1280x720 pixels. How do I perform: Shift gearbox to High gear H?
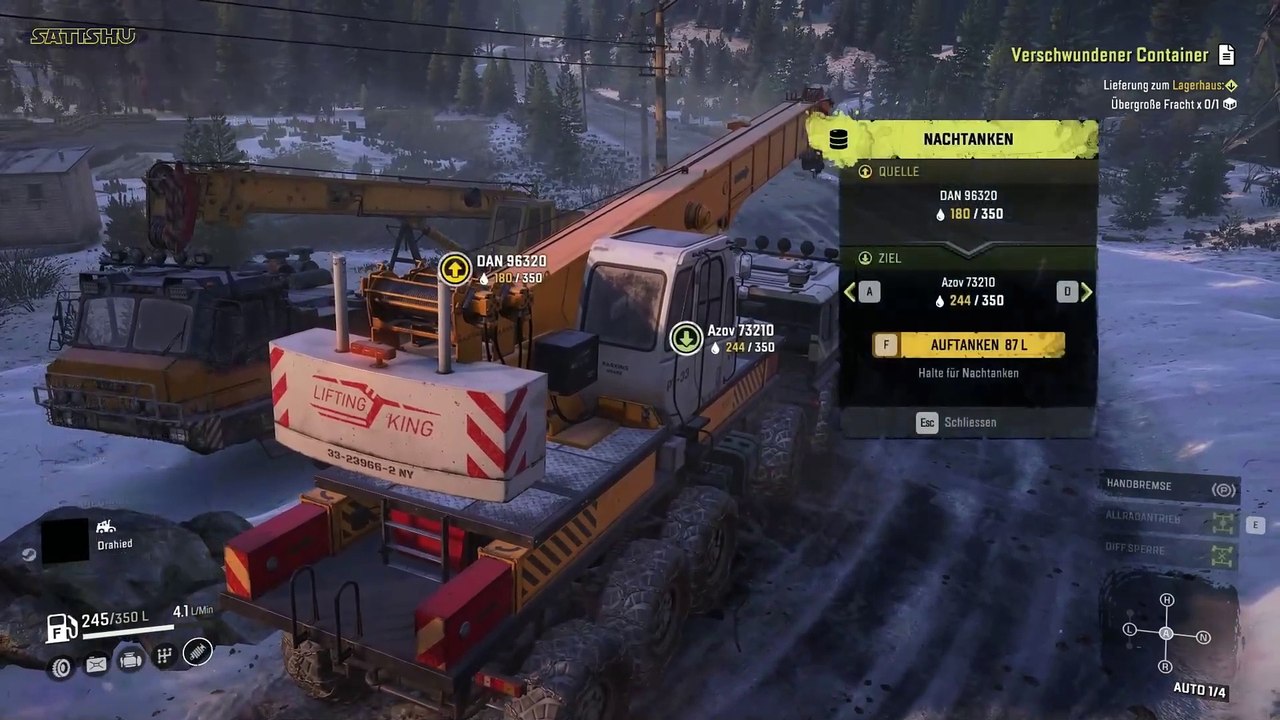[x=1166, y=600]
